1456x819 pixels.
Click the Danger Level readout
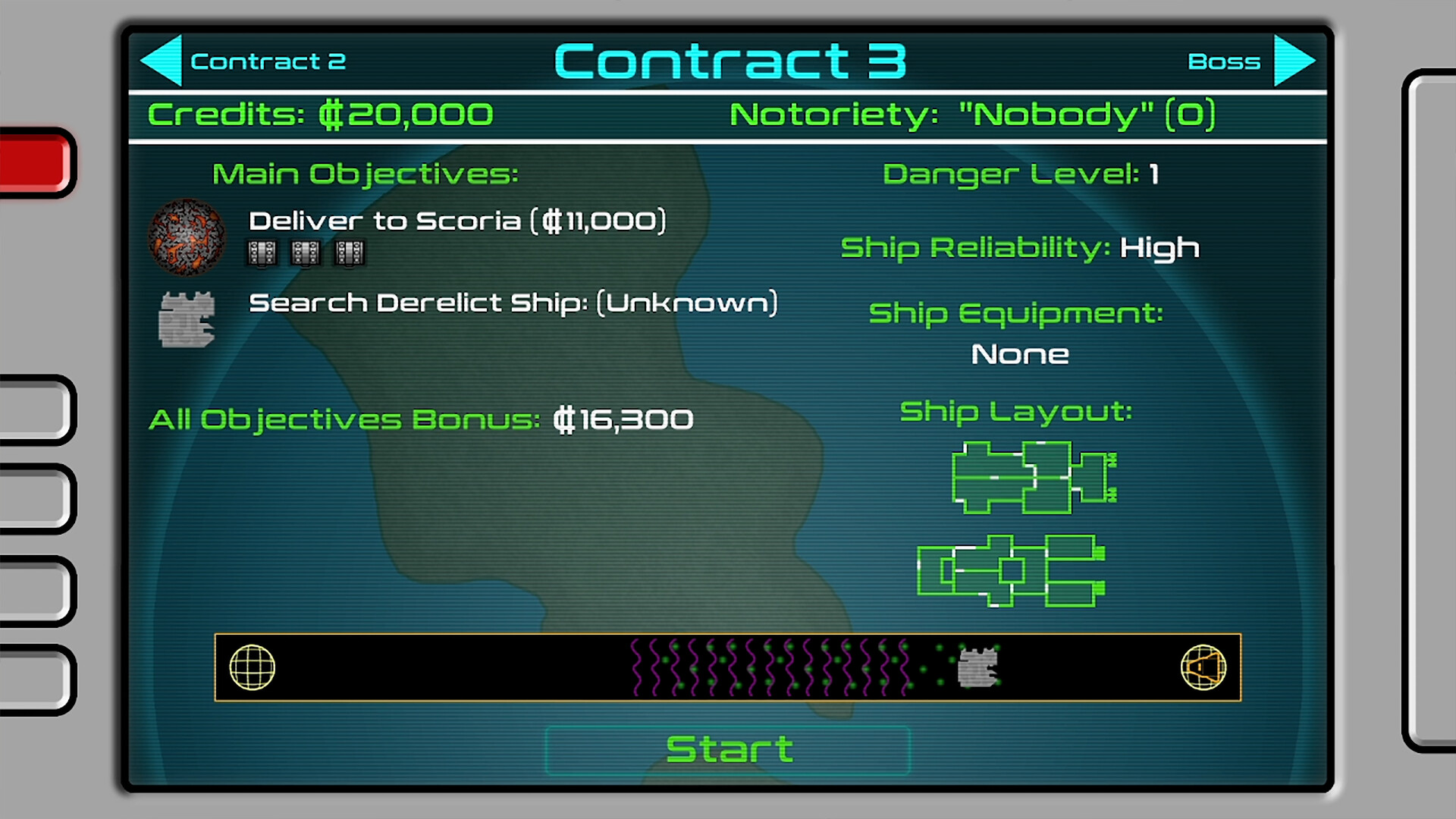tap(1023, 174)
